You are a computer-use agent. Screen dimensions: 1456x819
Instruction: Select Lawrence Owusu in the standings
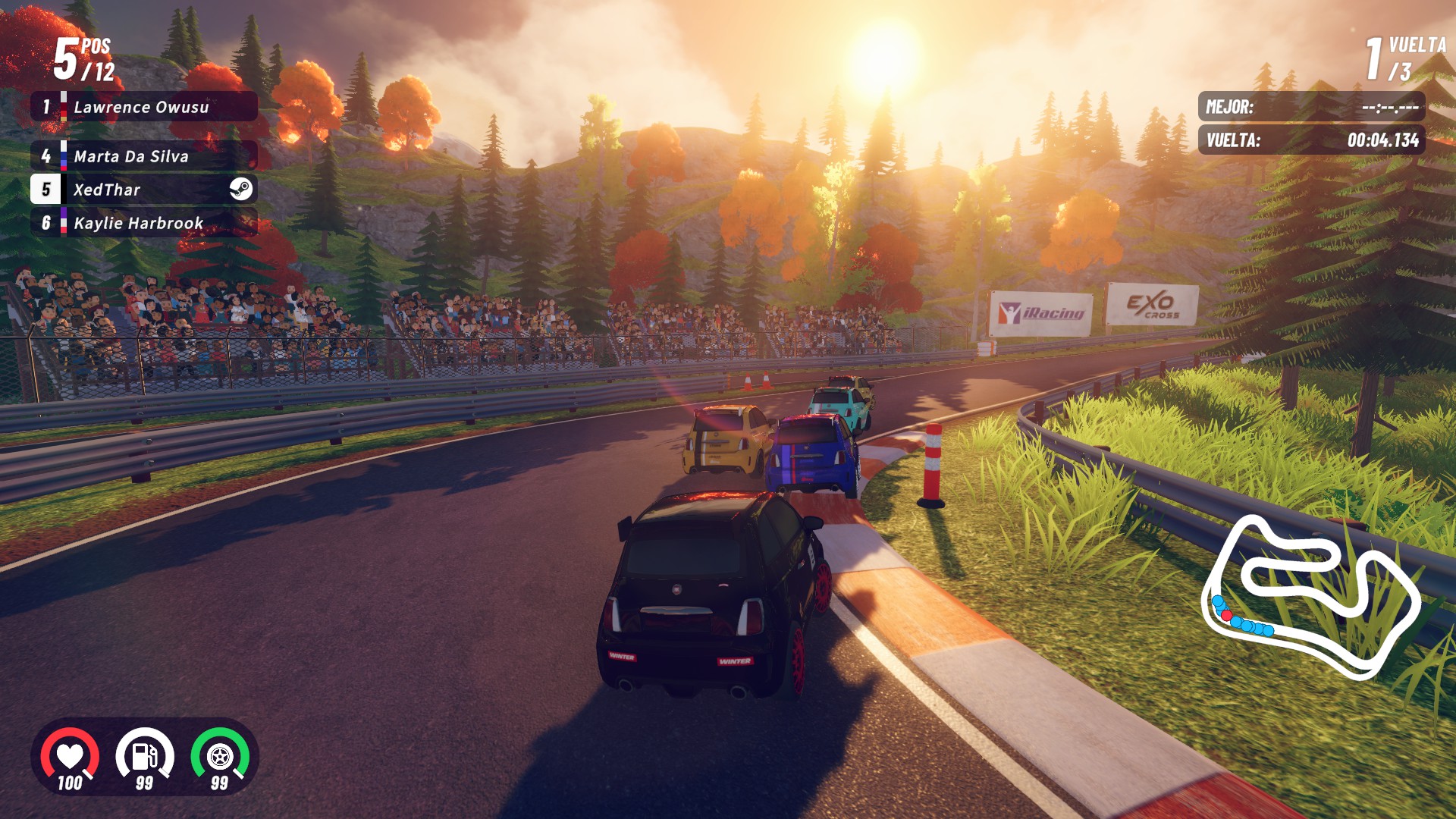coord(143,107)
